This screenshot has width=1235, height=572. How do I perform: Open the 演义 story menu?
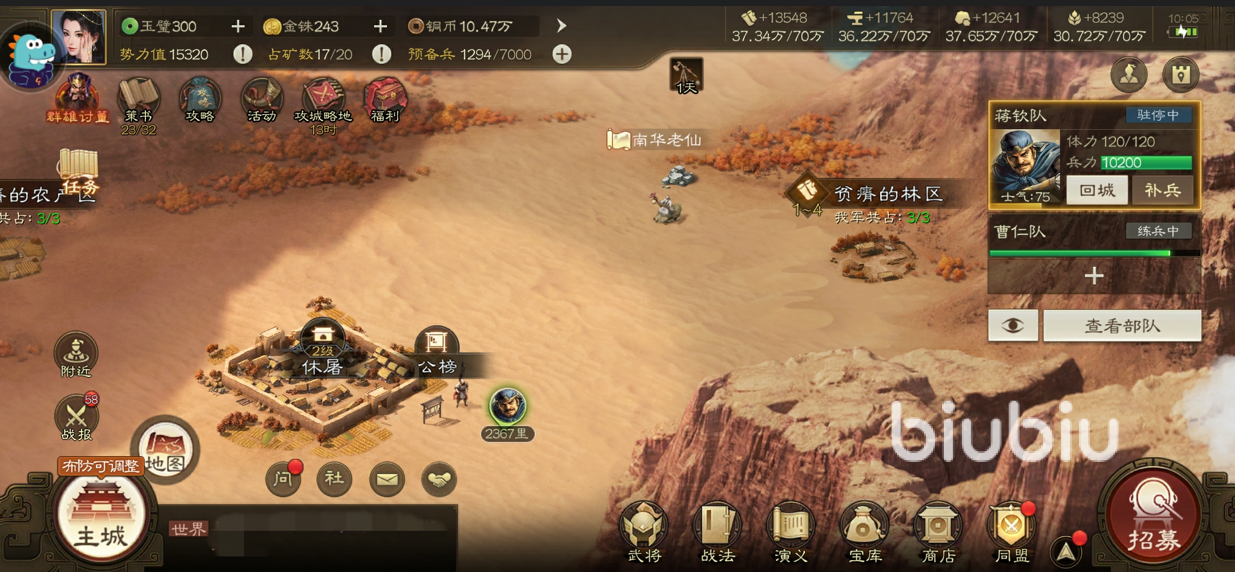coord(790,531)
